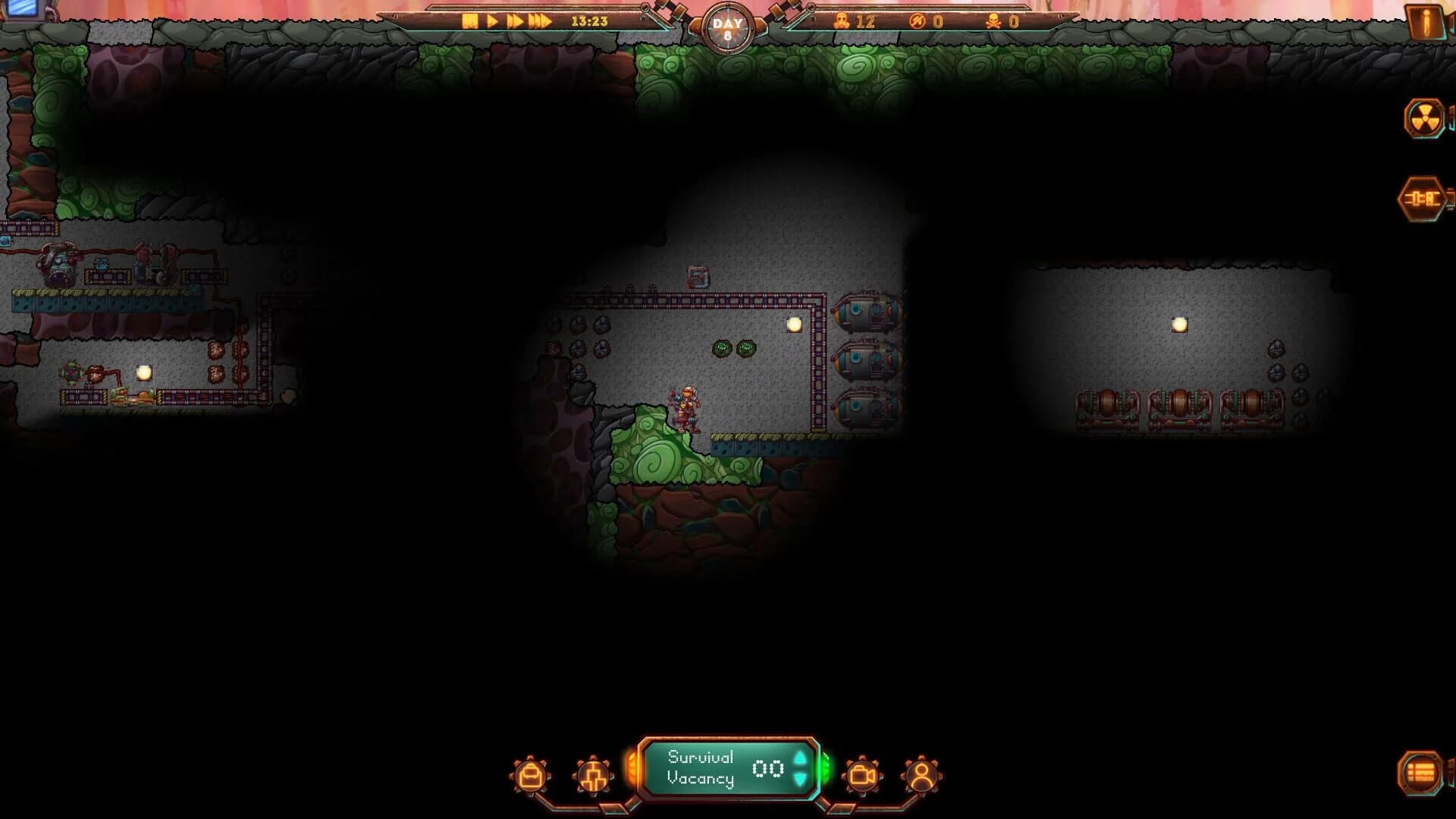1456x819 pixels.
Task: Set game speed to normal play
Action: tap(490, 22)
